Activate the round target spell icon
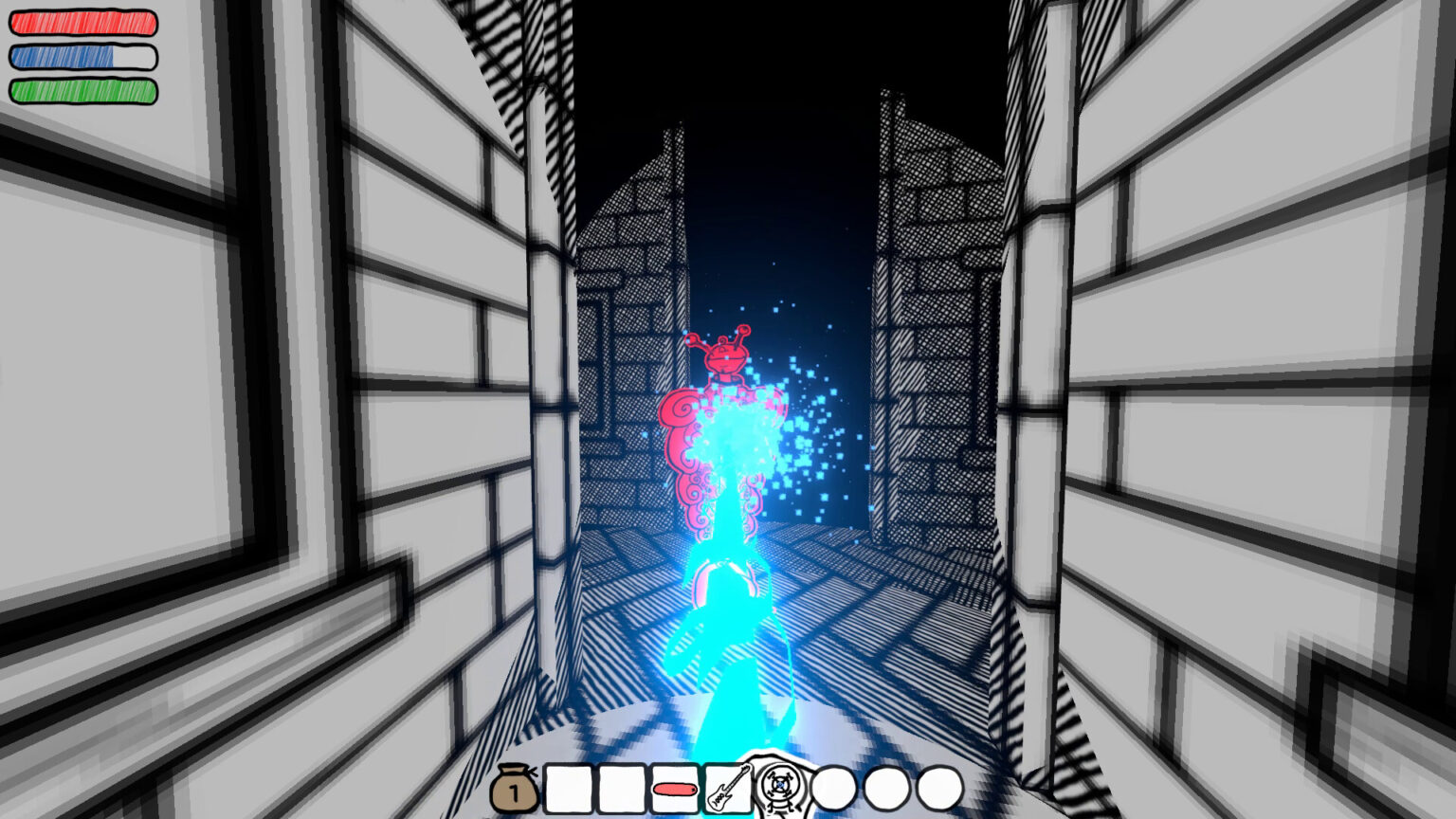The height and width of the screenshot is (819, 1456). pyautogui.click(x=780, y=787)
